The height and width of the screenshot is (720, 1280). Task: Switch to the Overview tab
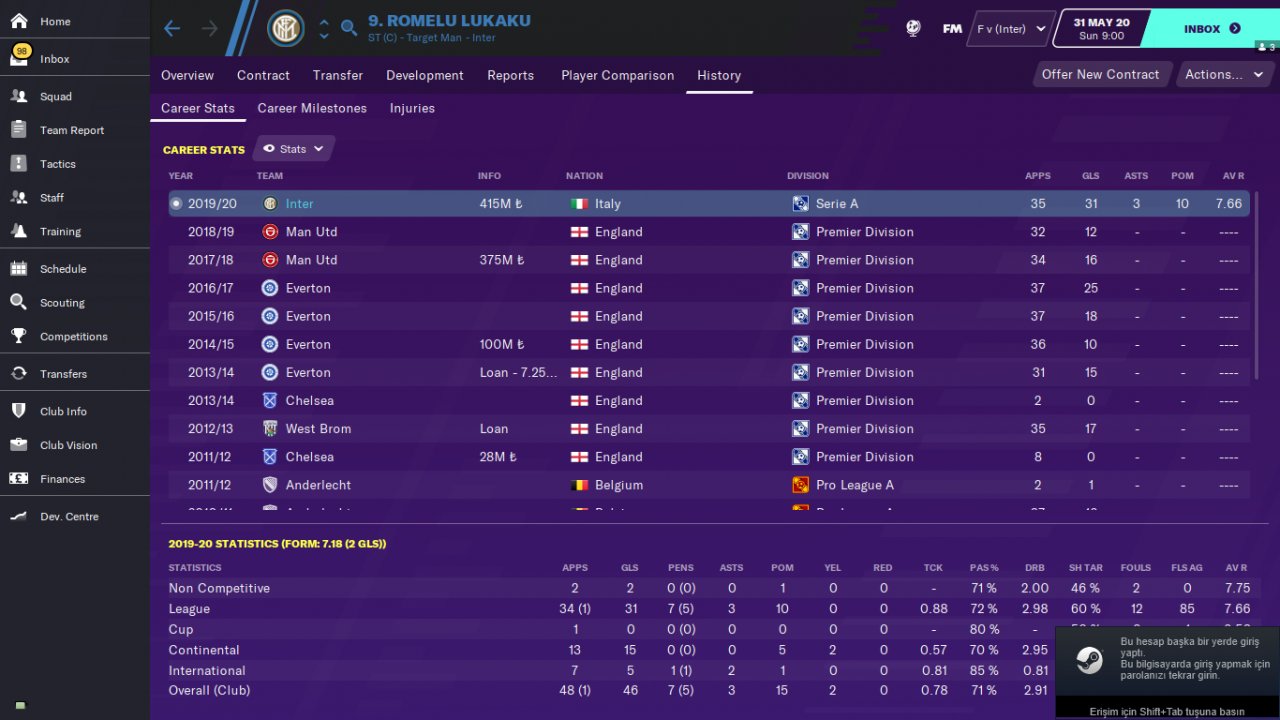187,75
